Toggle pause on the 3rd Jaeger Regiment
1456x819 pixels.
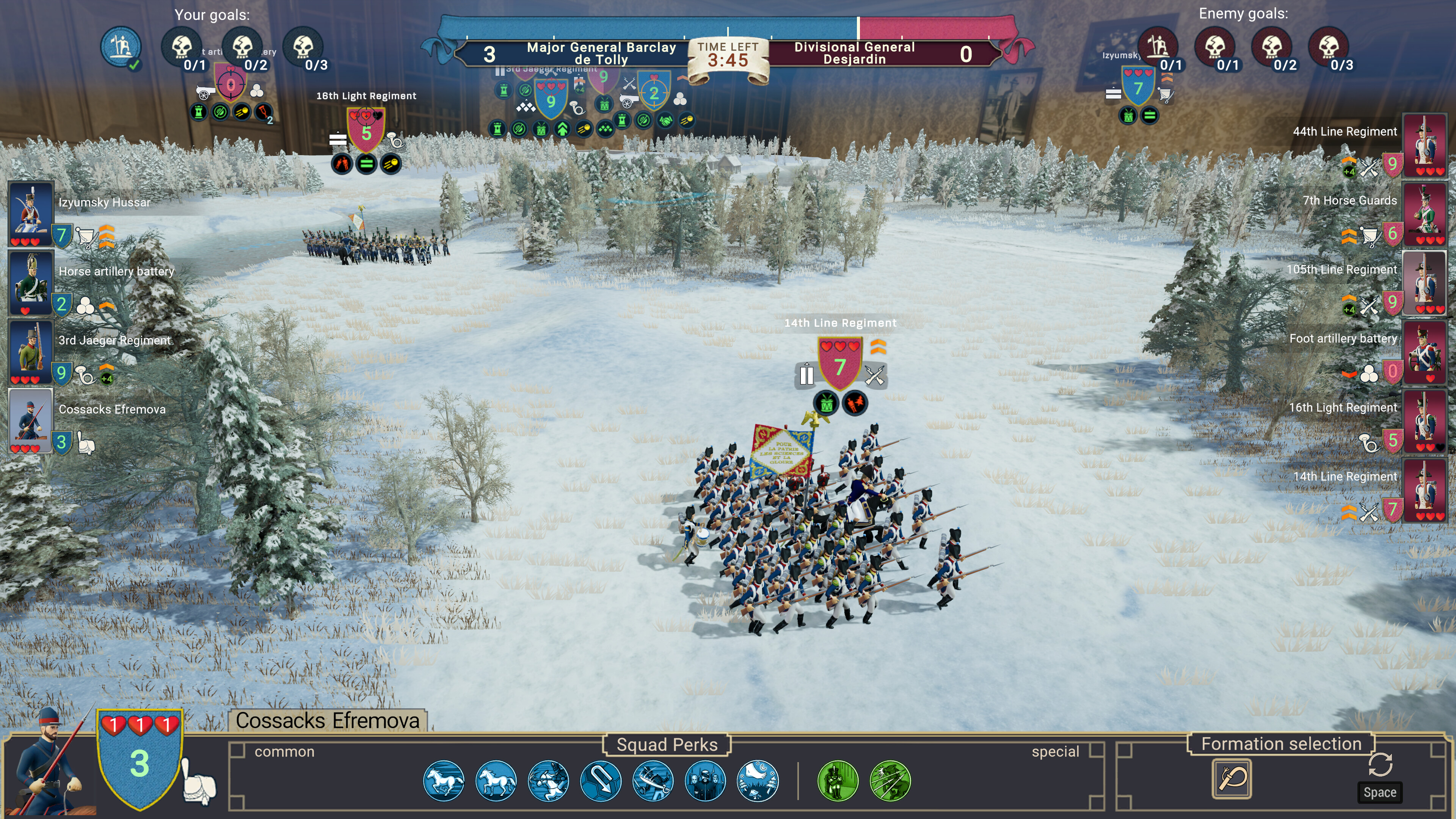500,71
